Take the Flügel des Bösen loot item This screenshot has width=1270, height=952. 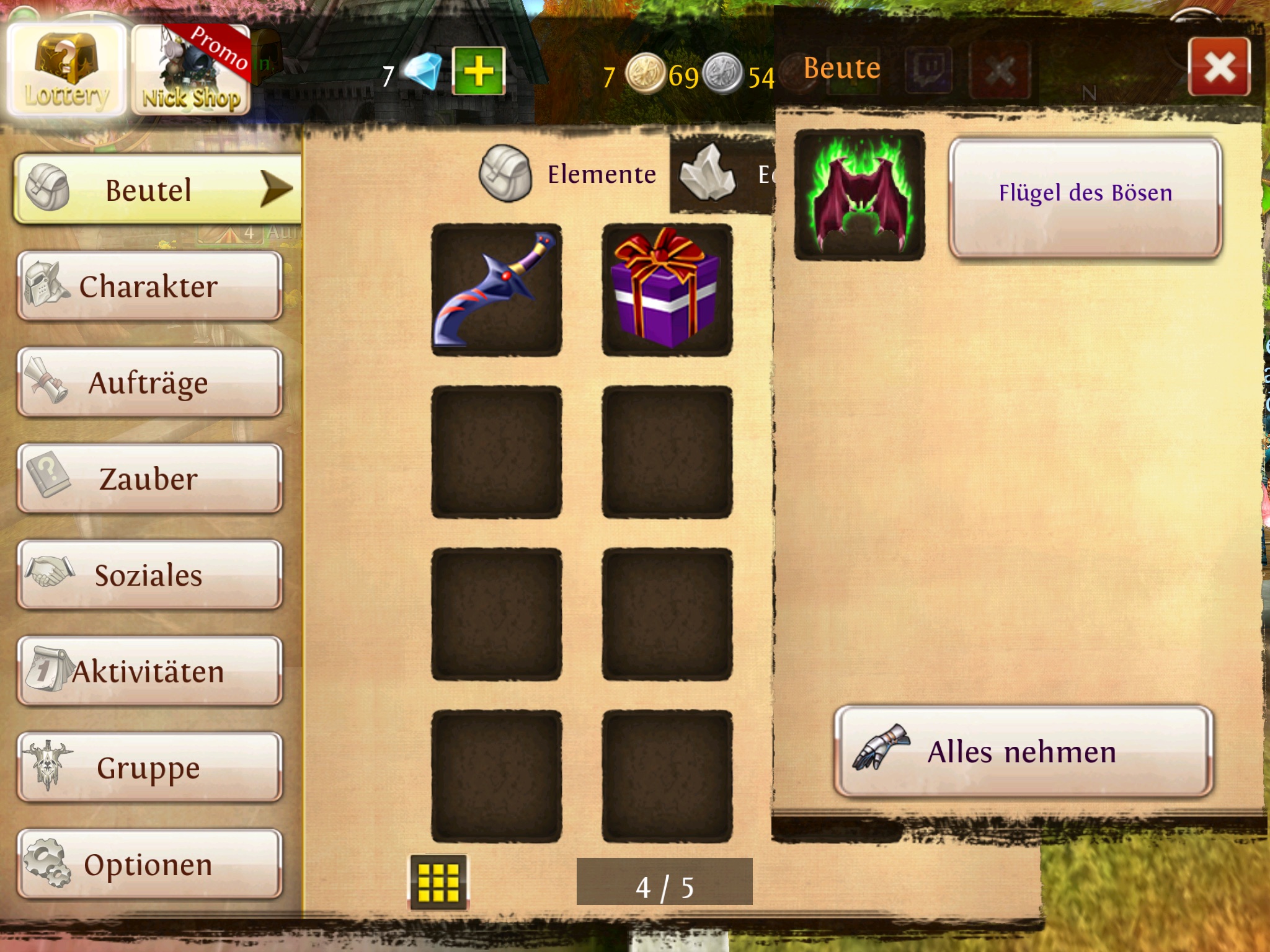1085,196
